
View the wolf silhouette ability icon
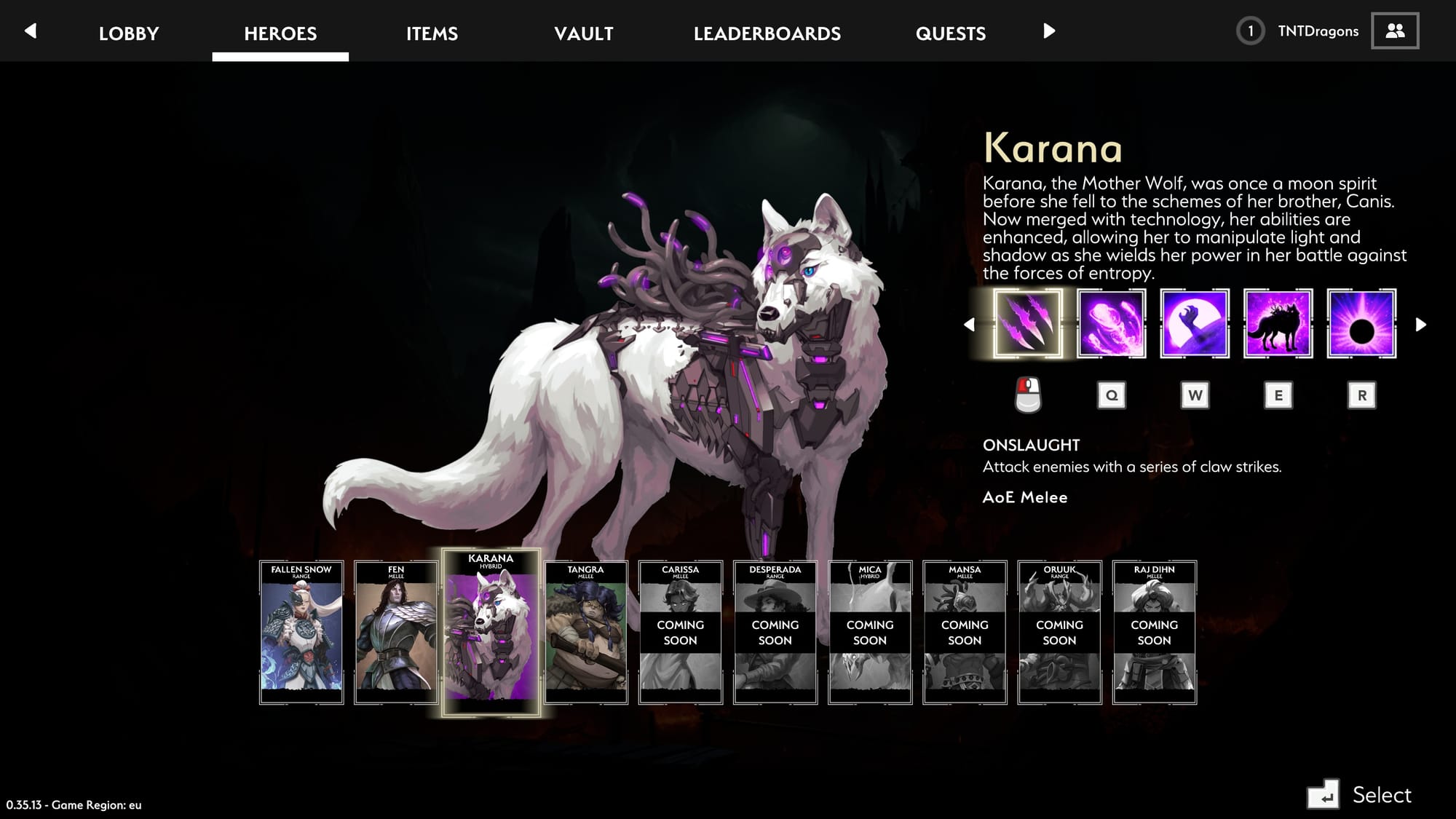(x=1278, y=324)
